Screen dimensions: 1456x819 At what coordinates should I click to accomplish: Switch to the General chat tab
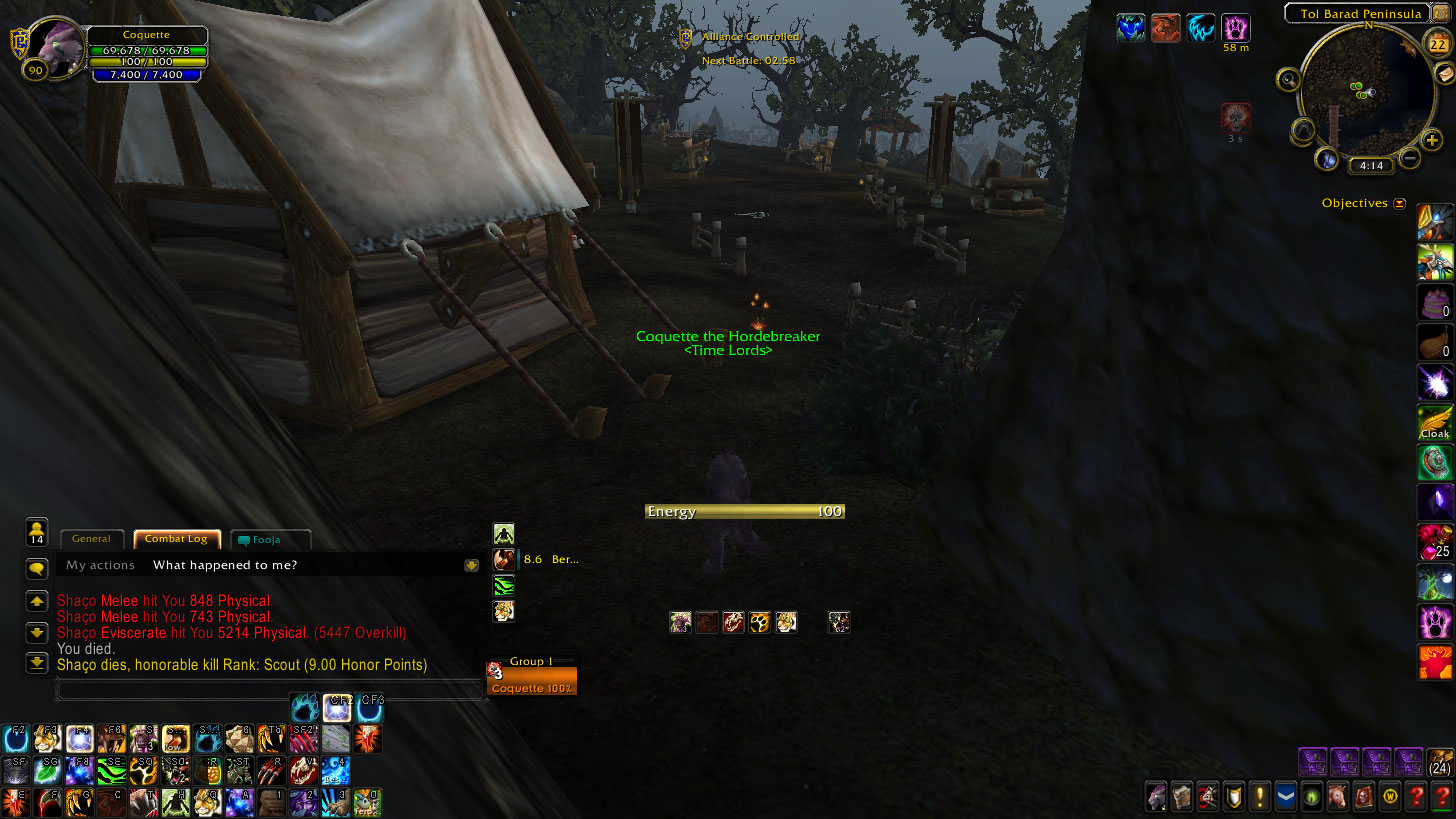[x=91, y=539]
